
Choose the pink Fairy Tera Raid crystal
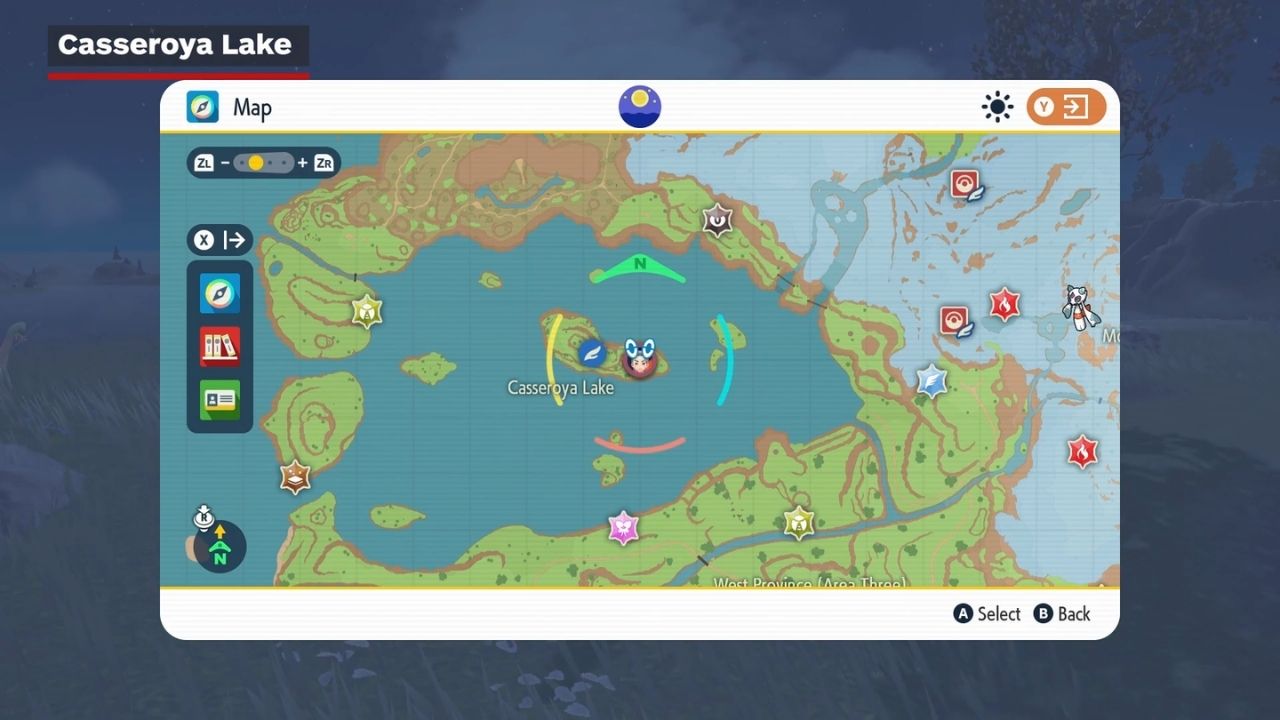(x=623, y=527)
